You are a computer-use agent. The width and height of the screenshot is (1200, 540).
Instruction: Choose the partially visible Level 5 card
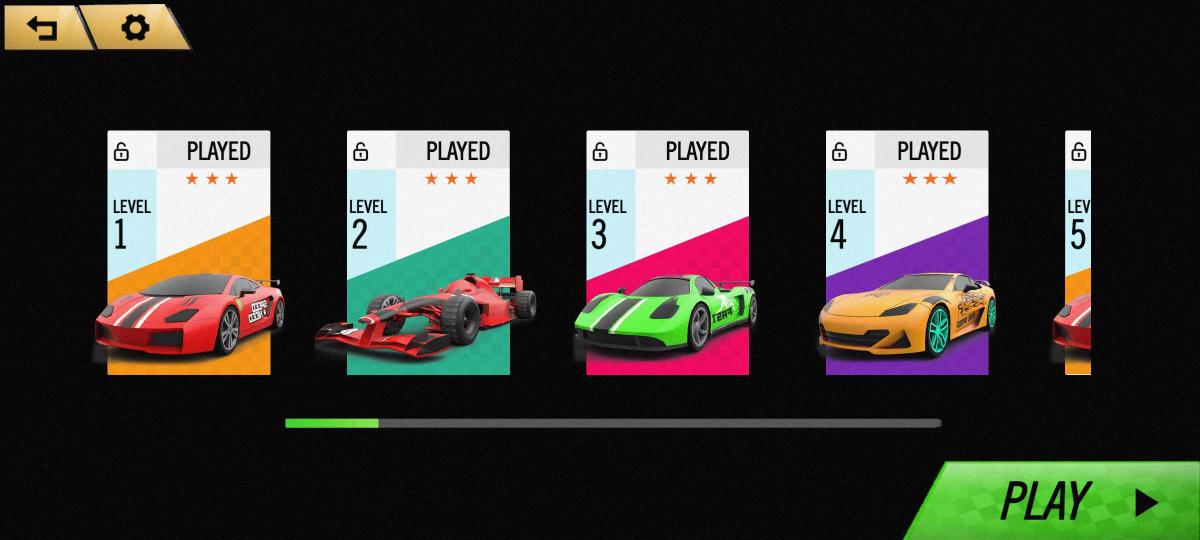coord(1078,253)
